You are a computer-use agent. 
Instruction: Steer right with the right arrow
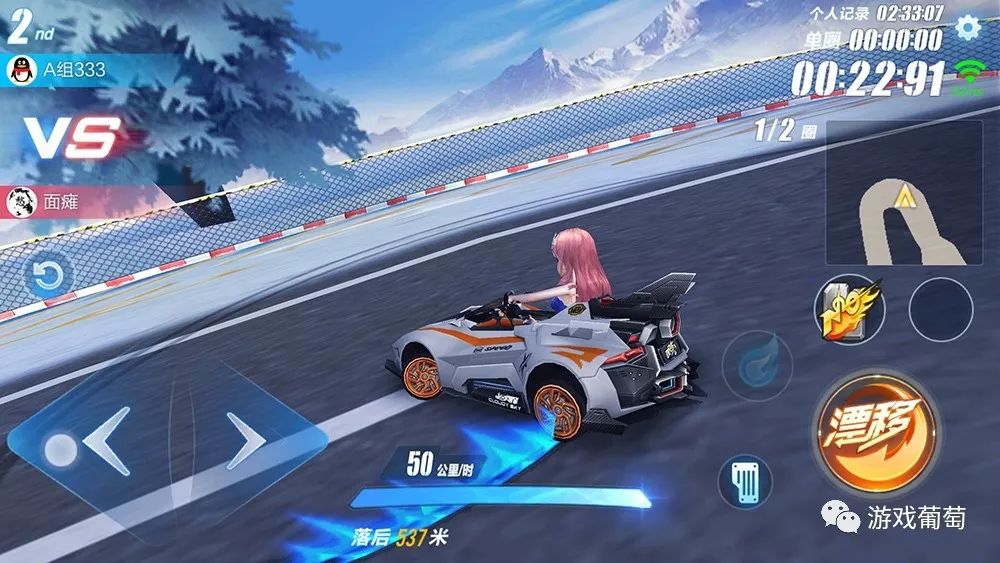pyautogui.click(x=245, y=441)
